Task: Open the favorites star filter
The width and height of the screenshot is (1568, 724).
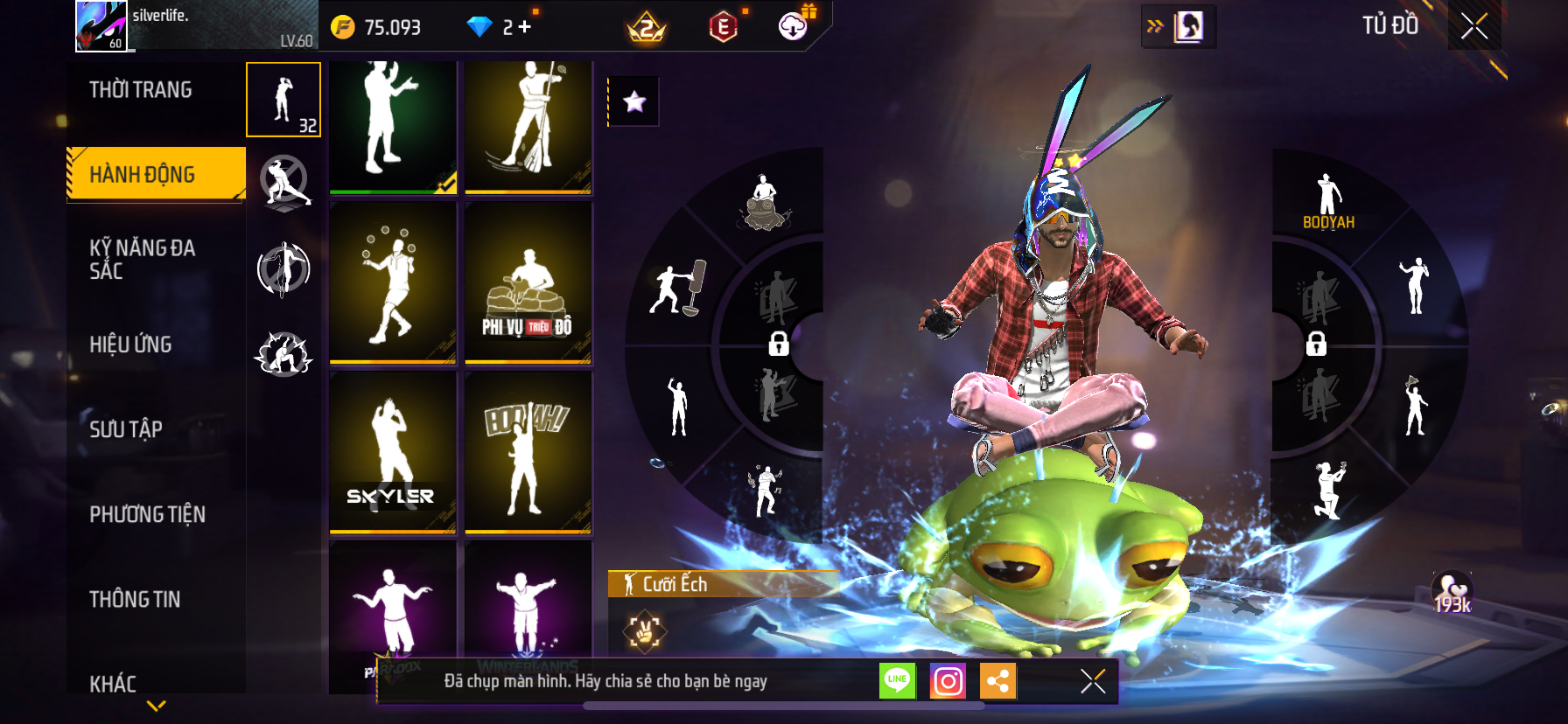Action: 634,102
